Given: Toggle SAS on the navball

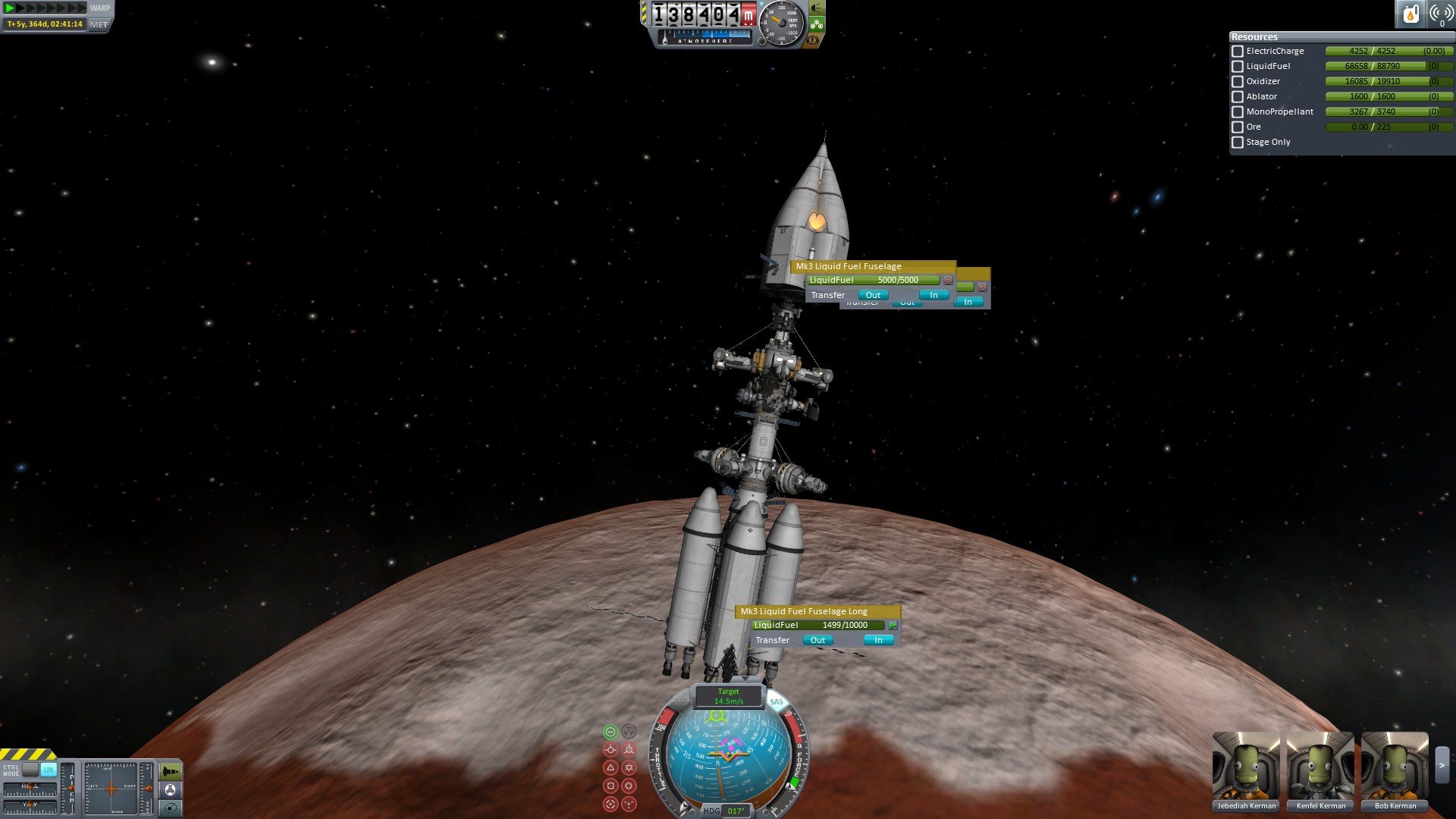Looking at the screenshot, I should pyautogui.click(x=777, y=701).
